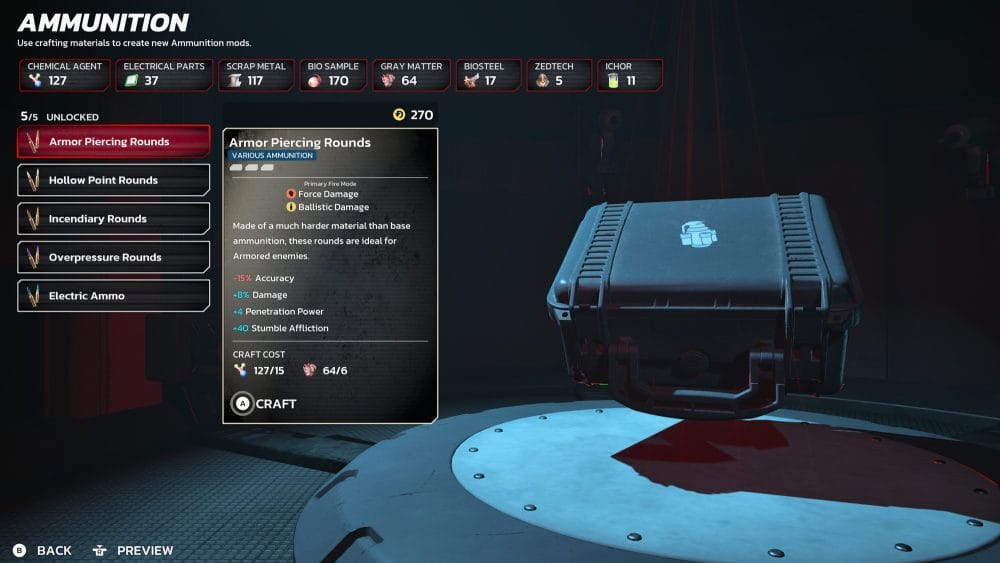The width and height of the screenshot is (1000, 563).
Task: Pick the Incendiary Rounds mod
Action: (x=114, y=219)
